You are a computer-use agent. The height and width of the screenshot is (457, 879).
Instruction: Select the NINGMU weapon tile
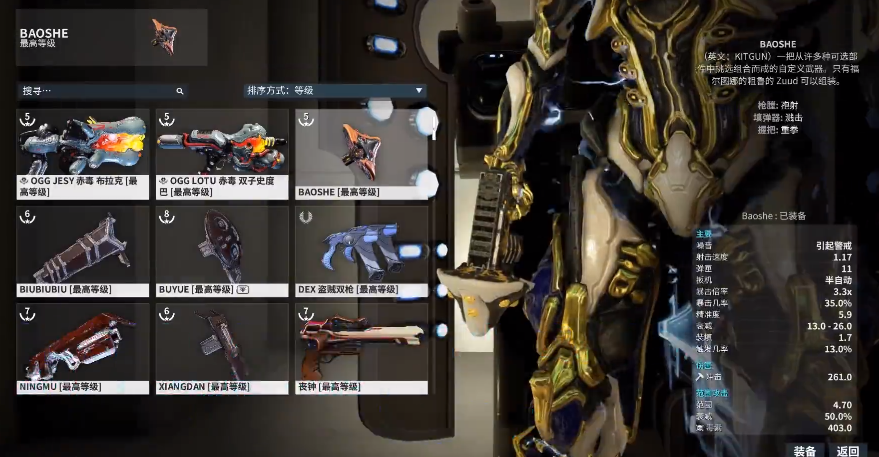click(83, 348)
